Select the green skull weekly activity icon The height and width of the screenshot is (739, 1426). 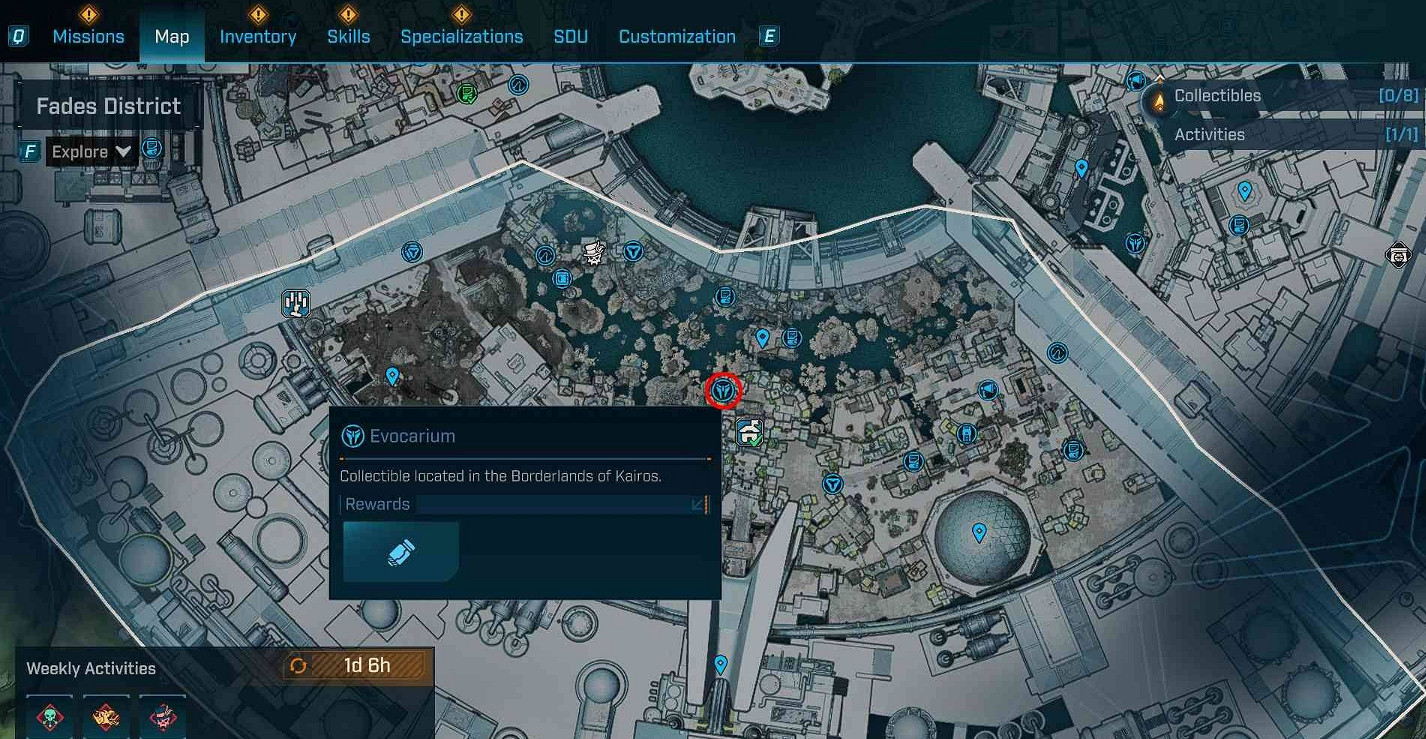(x=50, y=716)
